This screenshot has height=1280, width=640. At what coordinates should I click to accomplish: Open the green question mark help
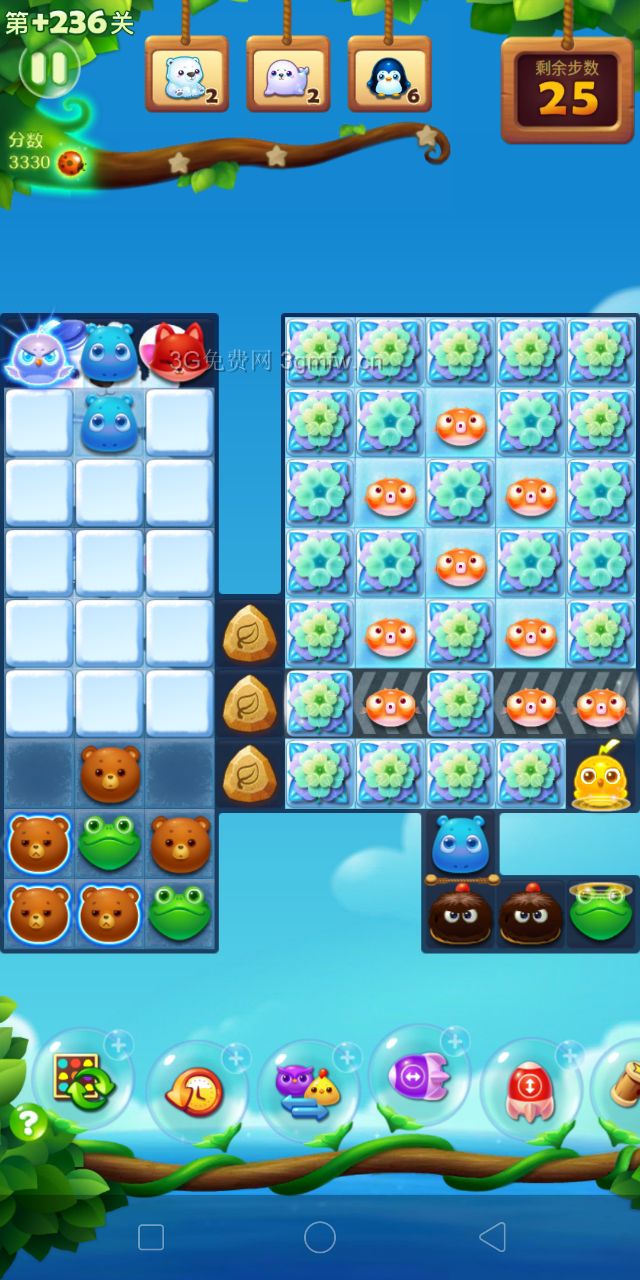click(29, 1123)
